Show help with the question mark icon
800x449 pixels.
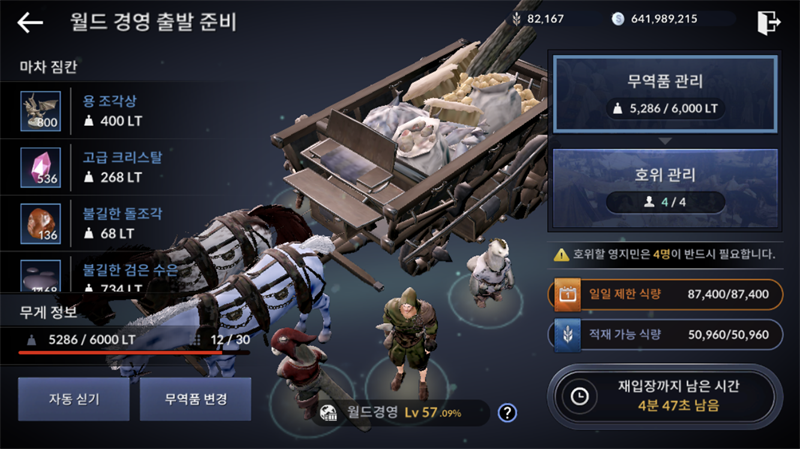[507, 412]
